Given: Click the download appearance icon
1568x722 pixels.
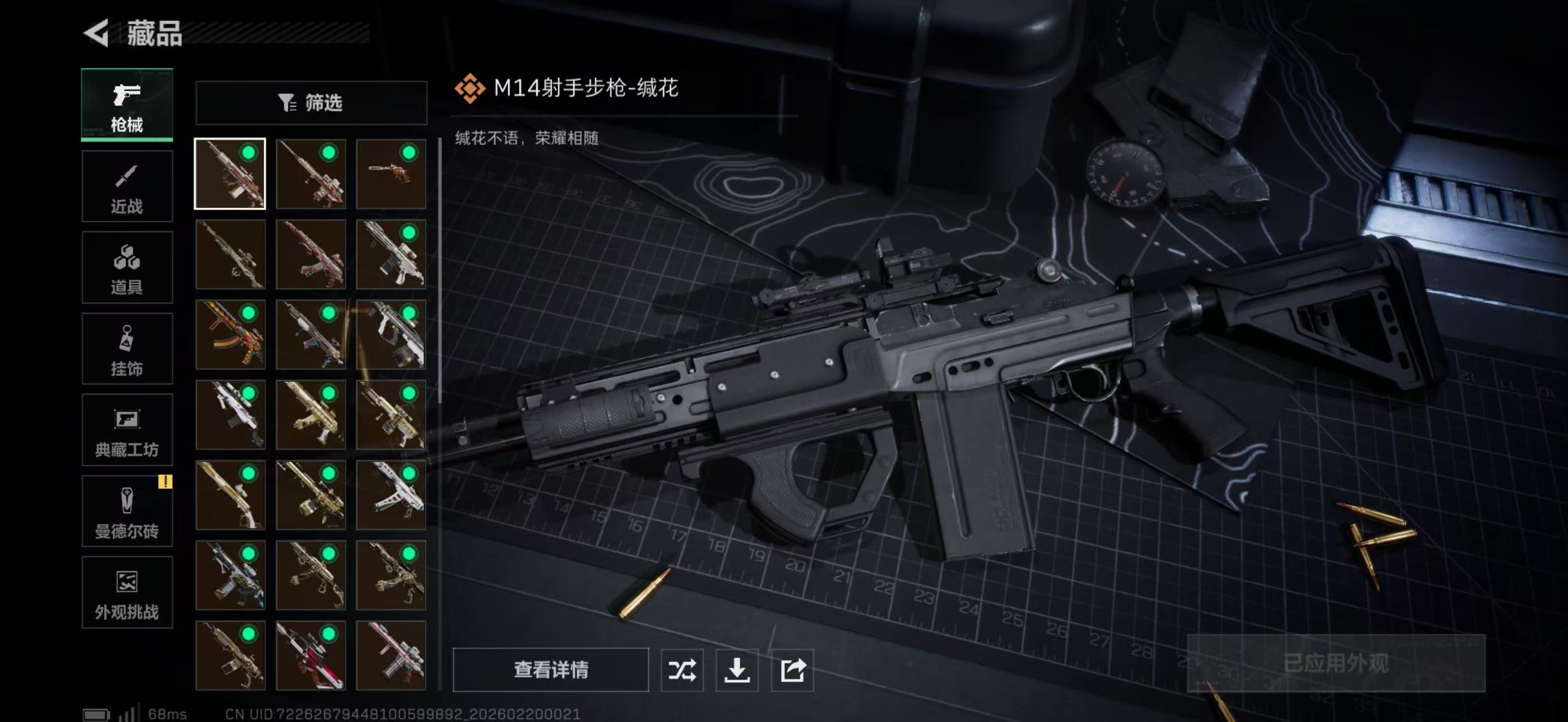Looking at the screenshot, I should [x=737, y=671].
